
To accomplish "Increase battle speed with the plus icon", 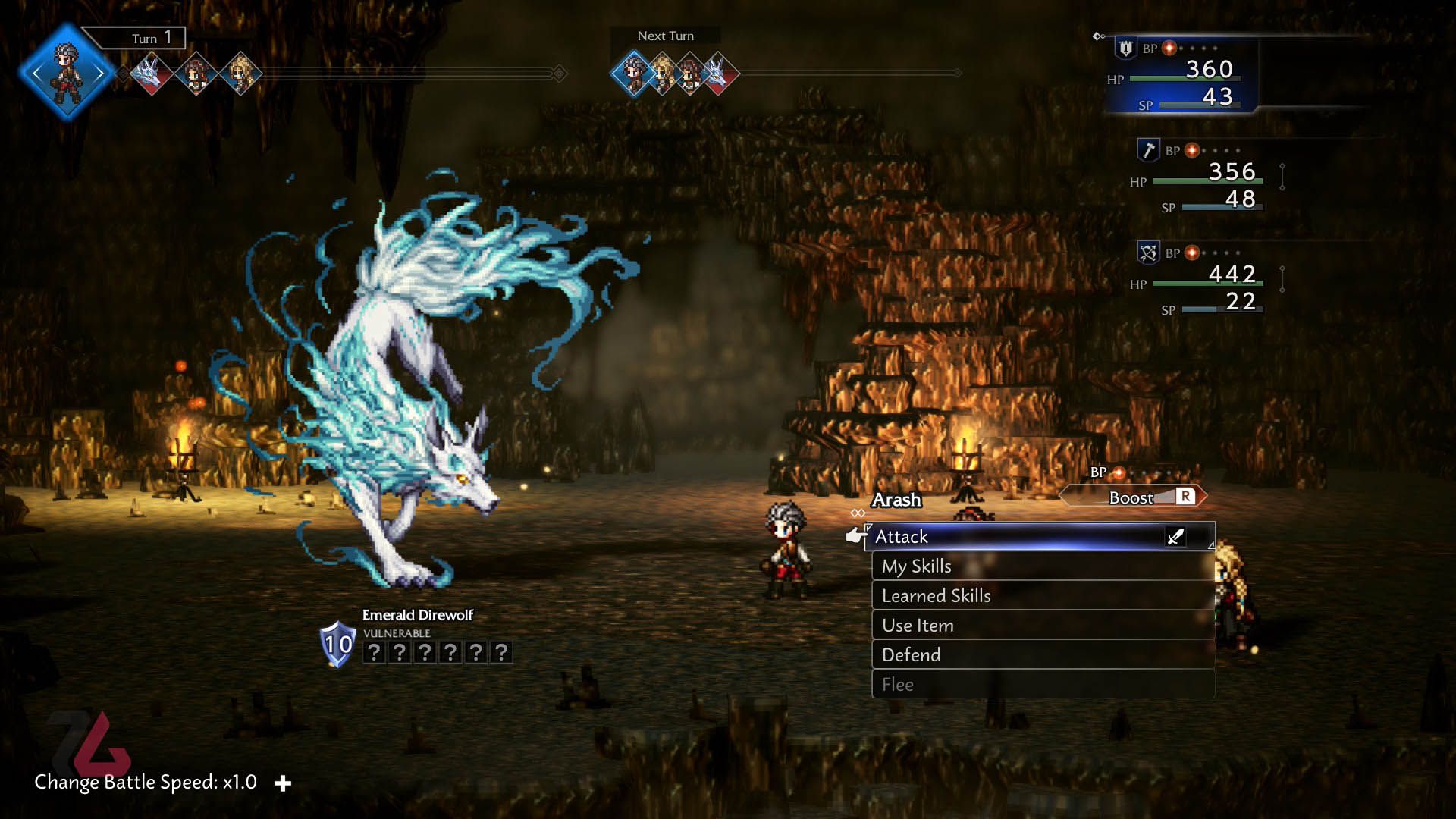I will (283, 783).
